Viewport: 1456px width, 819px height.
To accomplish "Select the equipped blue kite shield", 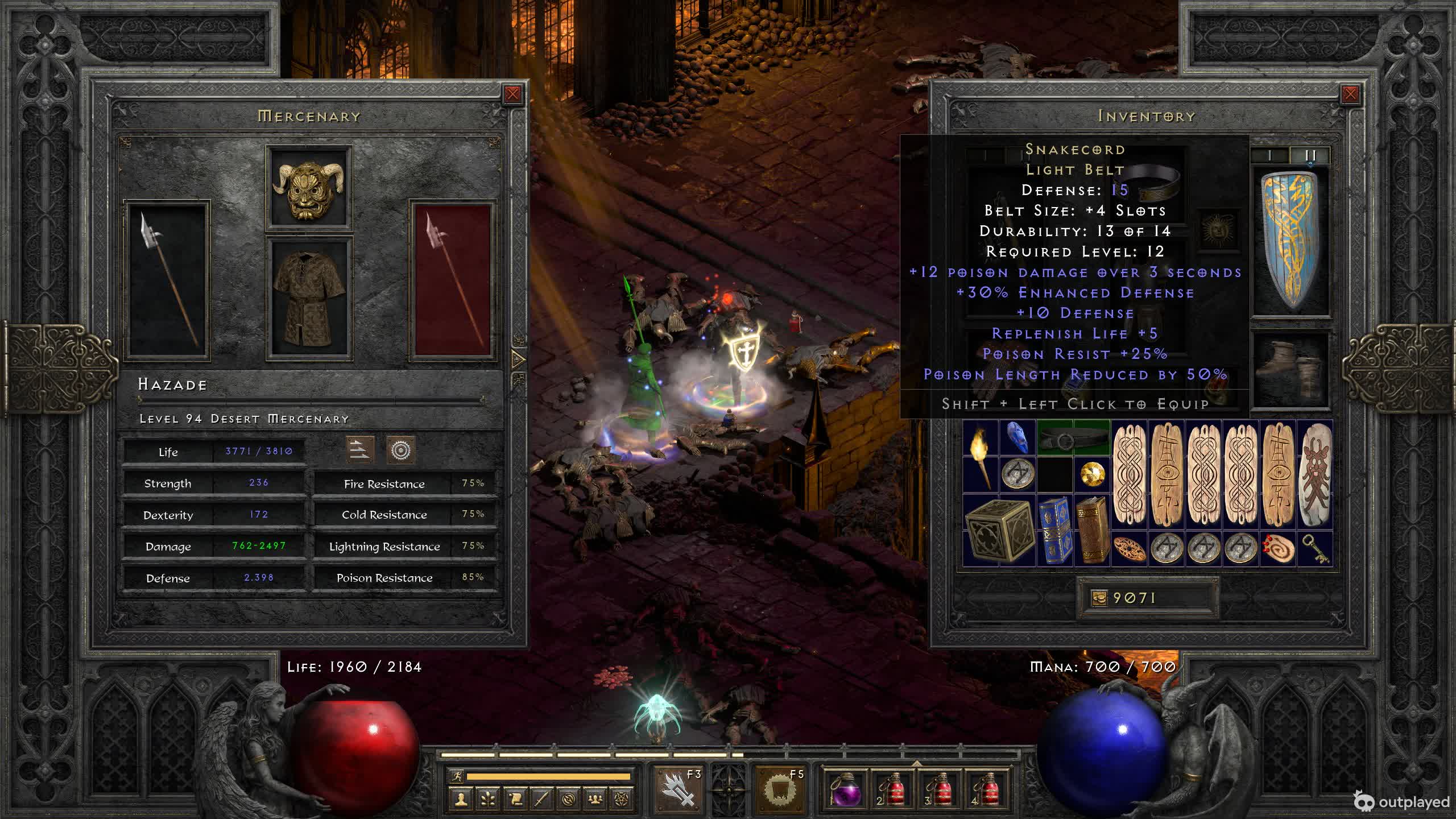I will click(1290, 242).
